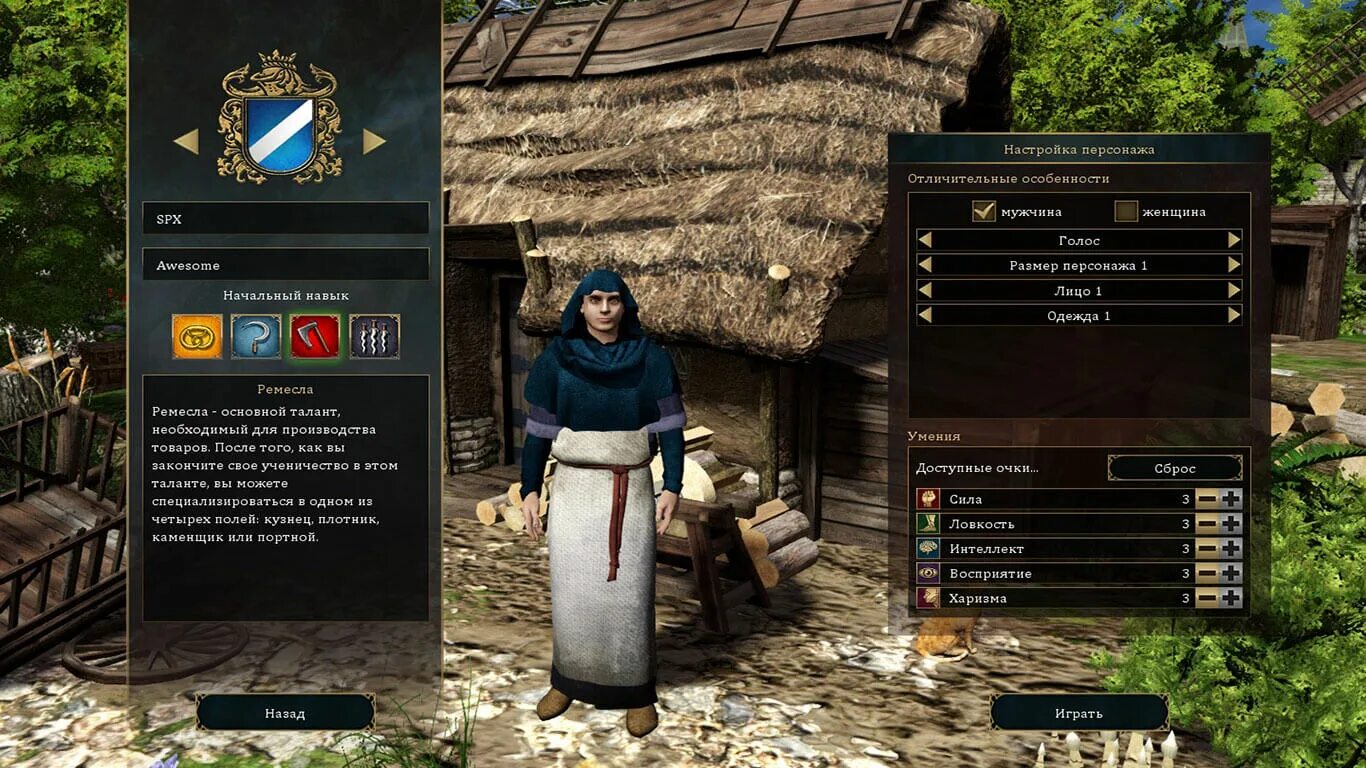The width and height of the screenshot is (1366, 768).
Task: Pick the blue question mark skill icon
Action: [x=256, y=336]
